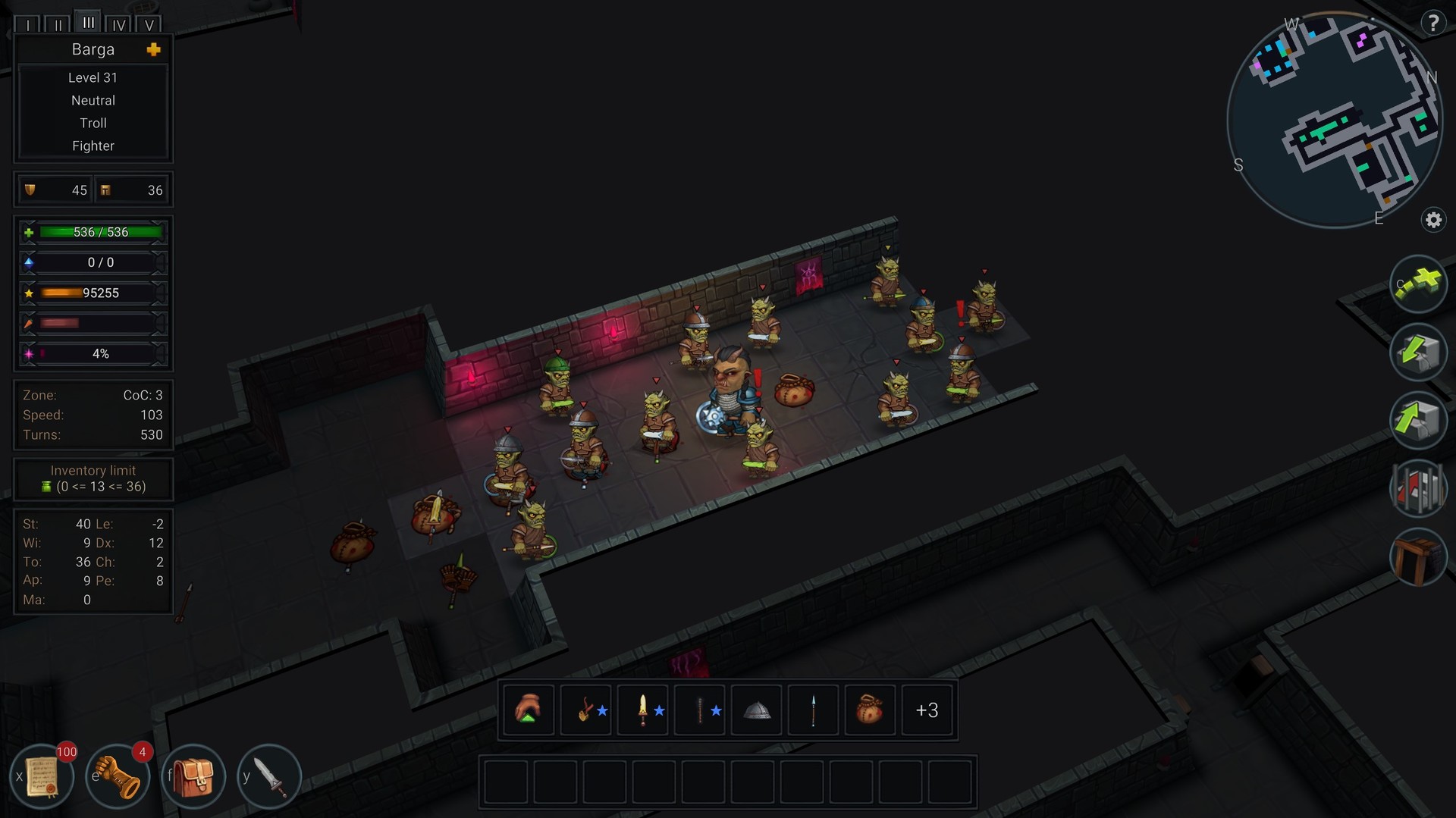The height and width of the screenshot is (818, 1456).
Task: Expand the +3 hidden hotbar items
Action: tap(927, 710)
